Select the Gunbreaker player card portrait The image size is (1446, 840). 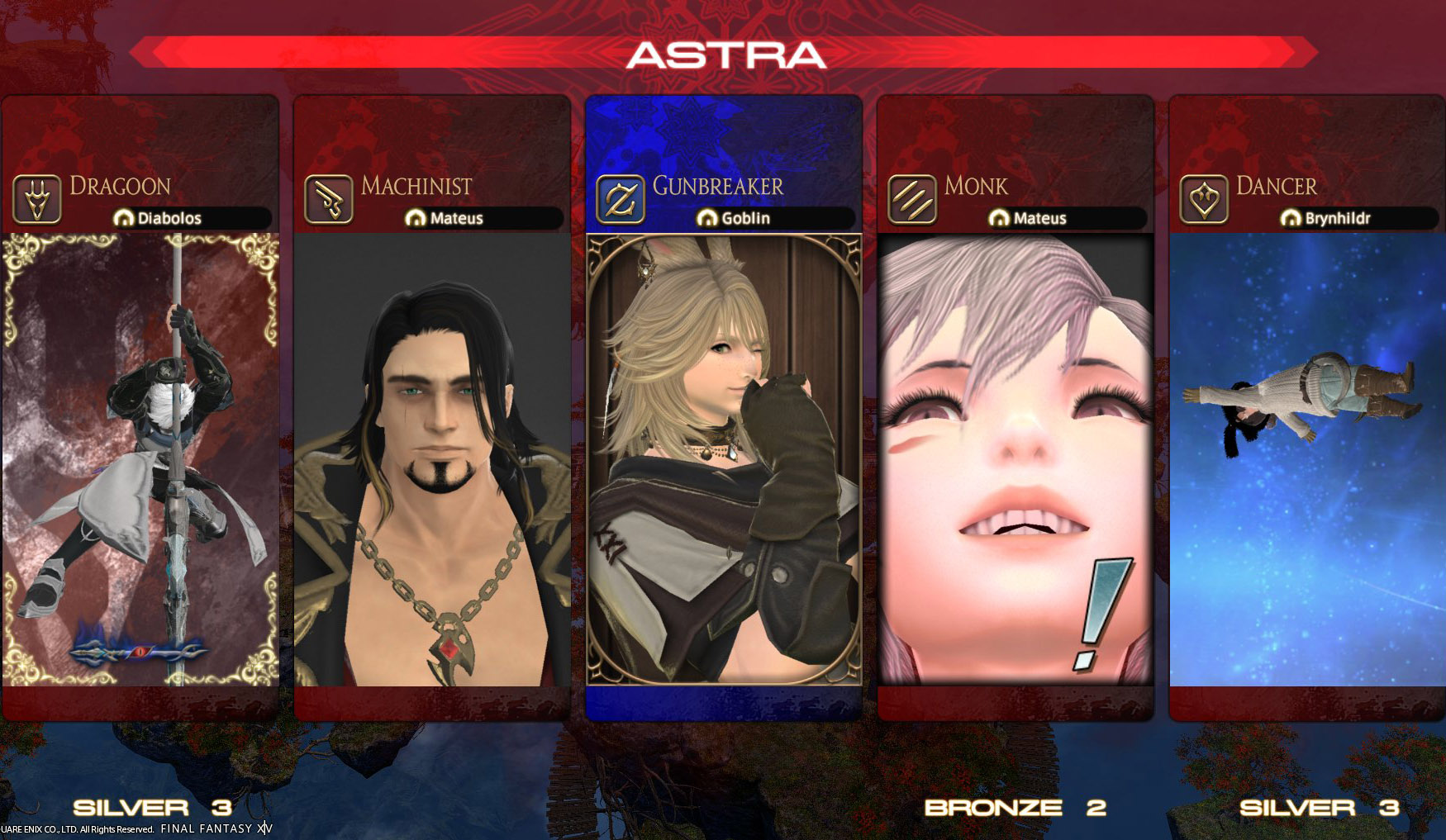724,459
